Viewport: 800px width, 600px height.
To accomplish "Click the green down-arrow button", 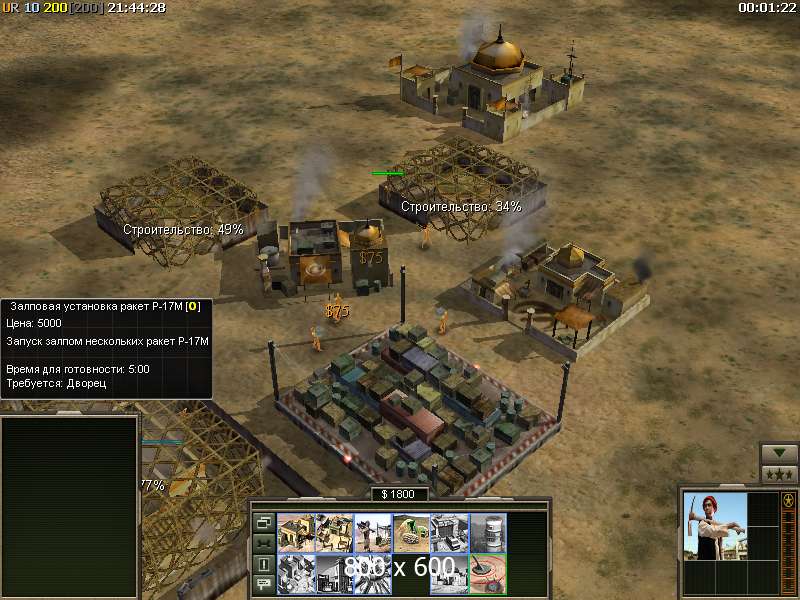I will point(779,453).
